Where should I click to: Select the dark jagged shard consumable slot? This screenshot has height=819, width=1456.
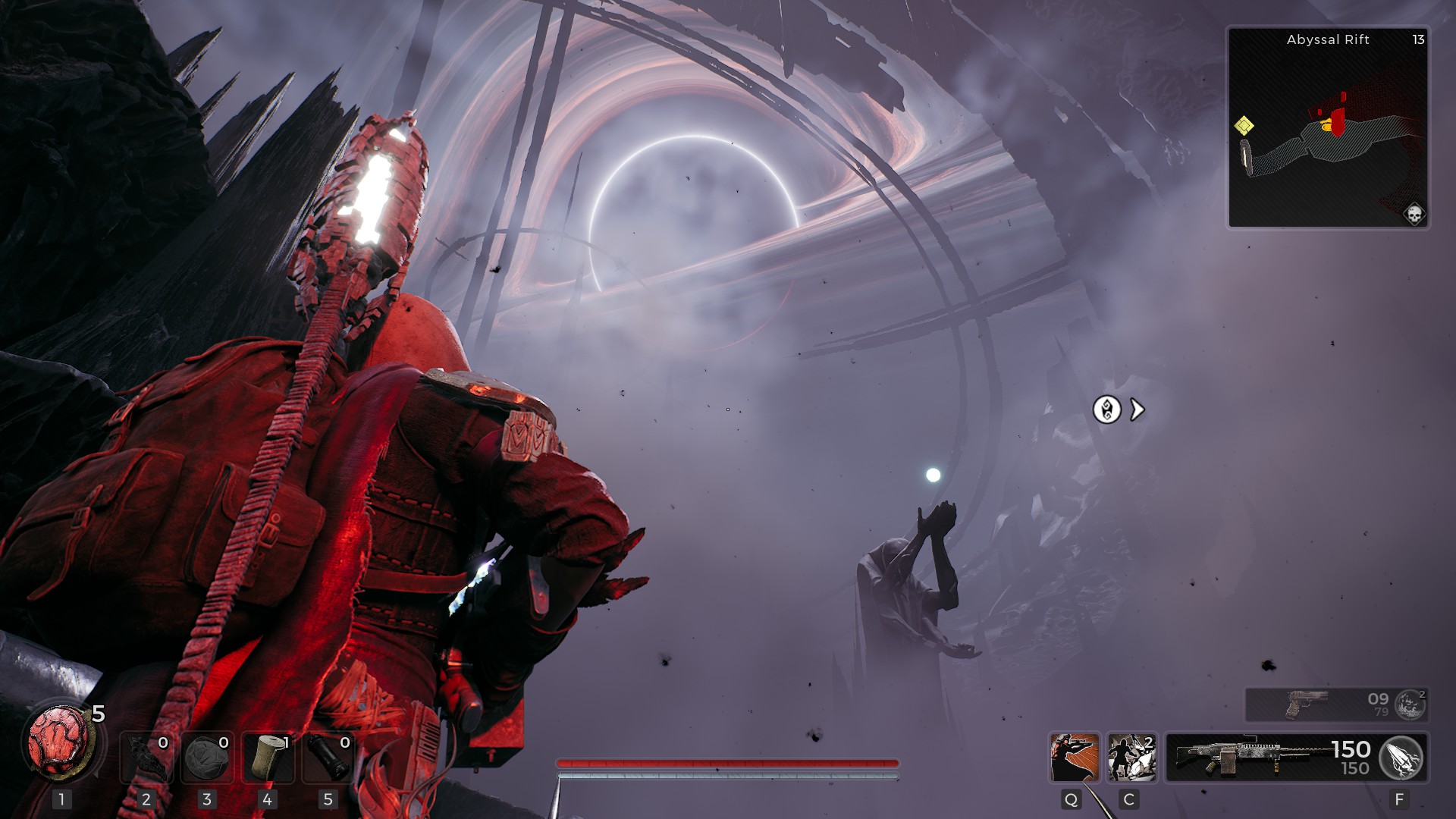(x=146, y=757)
